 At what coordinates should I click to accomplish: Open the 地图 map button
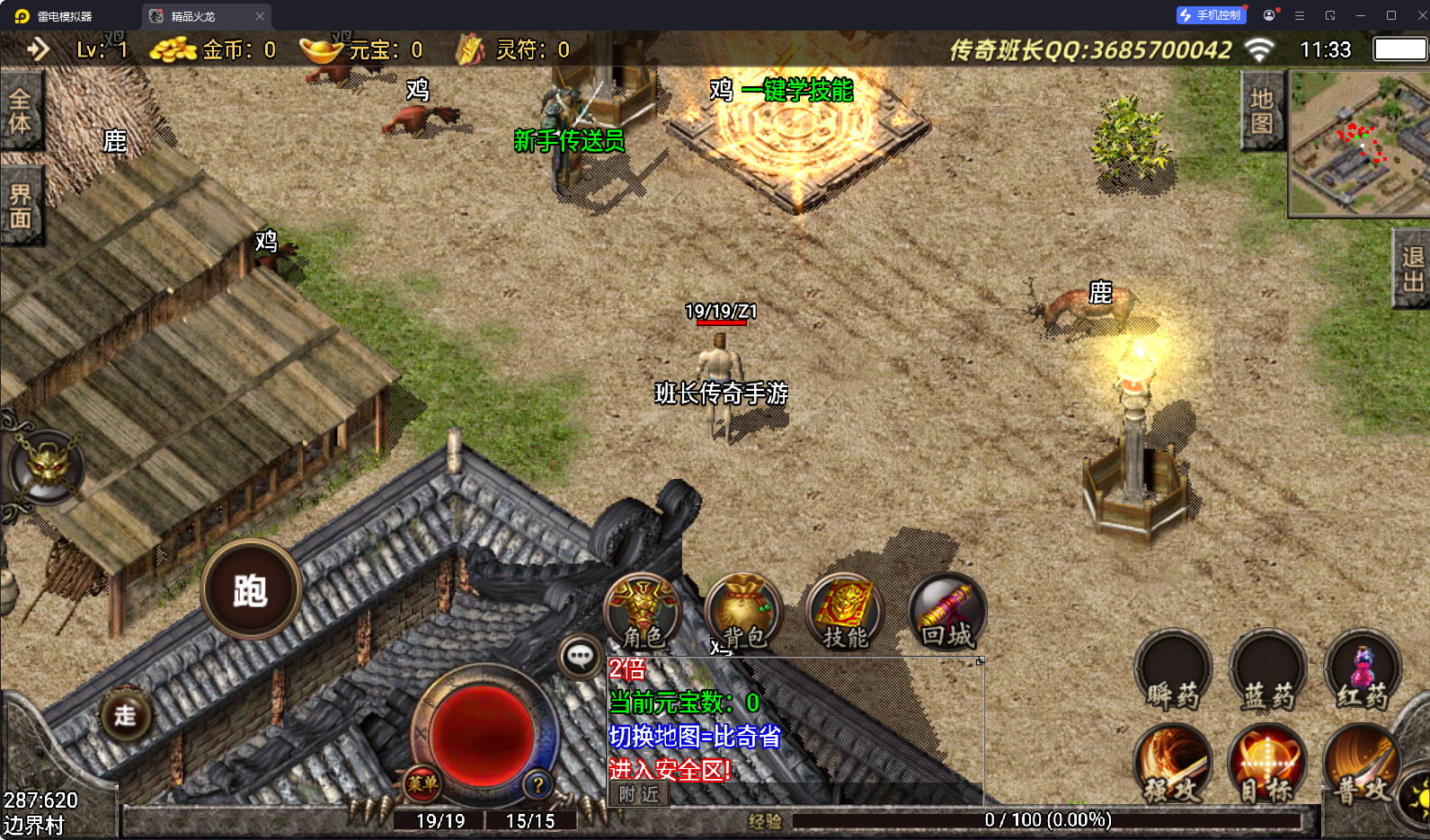click(1262, 111)
